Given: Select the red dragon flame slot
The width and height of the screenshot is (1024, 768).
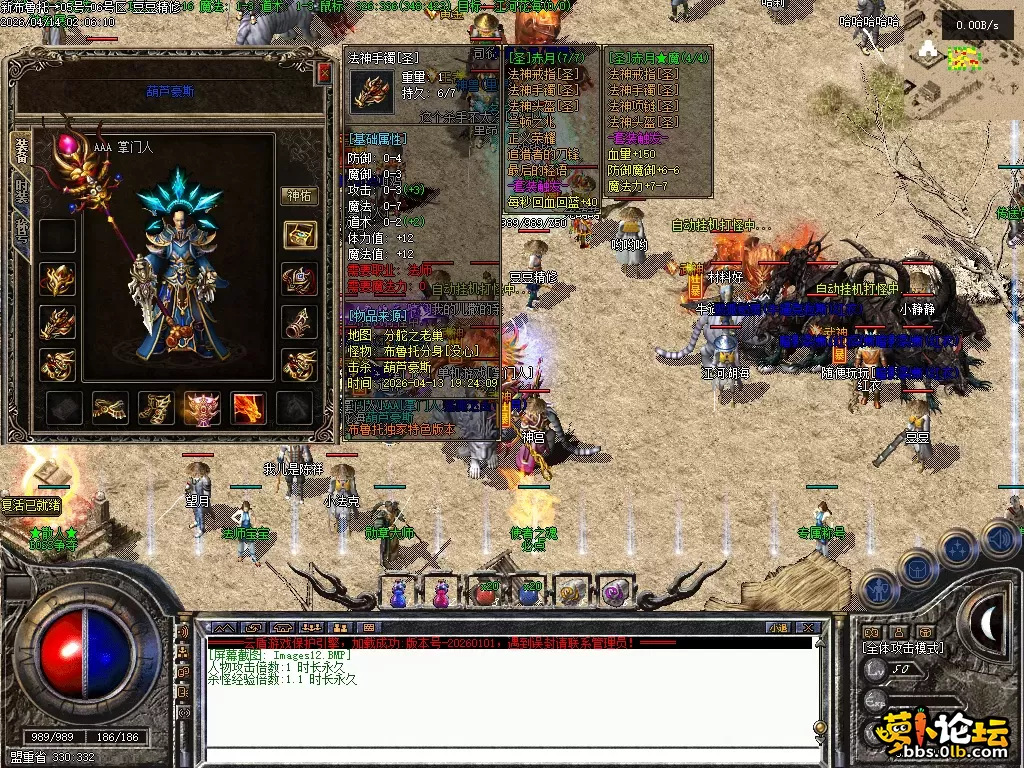Looking at the screenshot, I should point(249,407).
